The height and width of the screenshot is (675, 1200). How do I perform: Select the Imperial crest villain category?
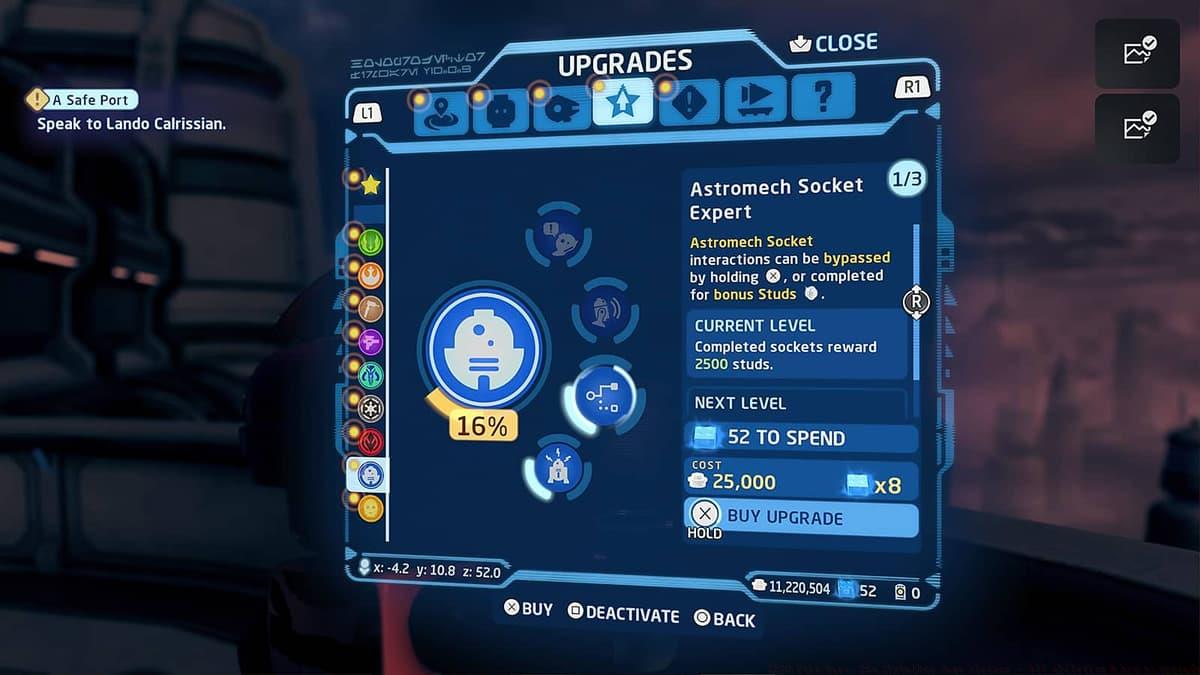371,408
